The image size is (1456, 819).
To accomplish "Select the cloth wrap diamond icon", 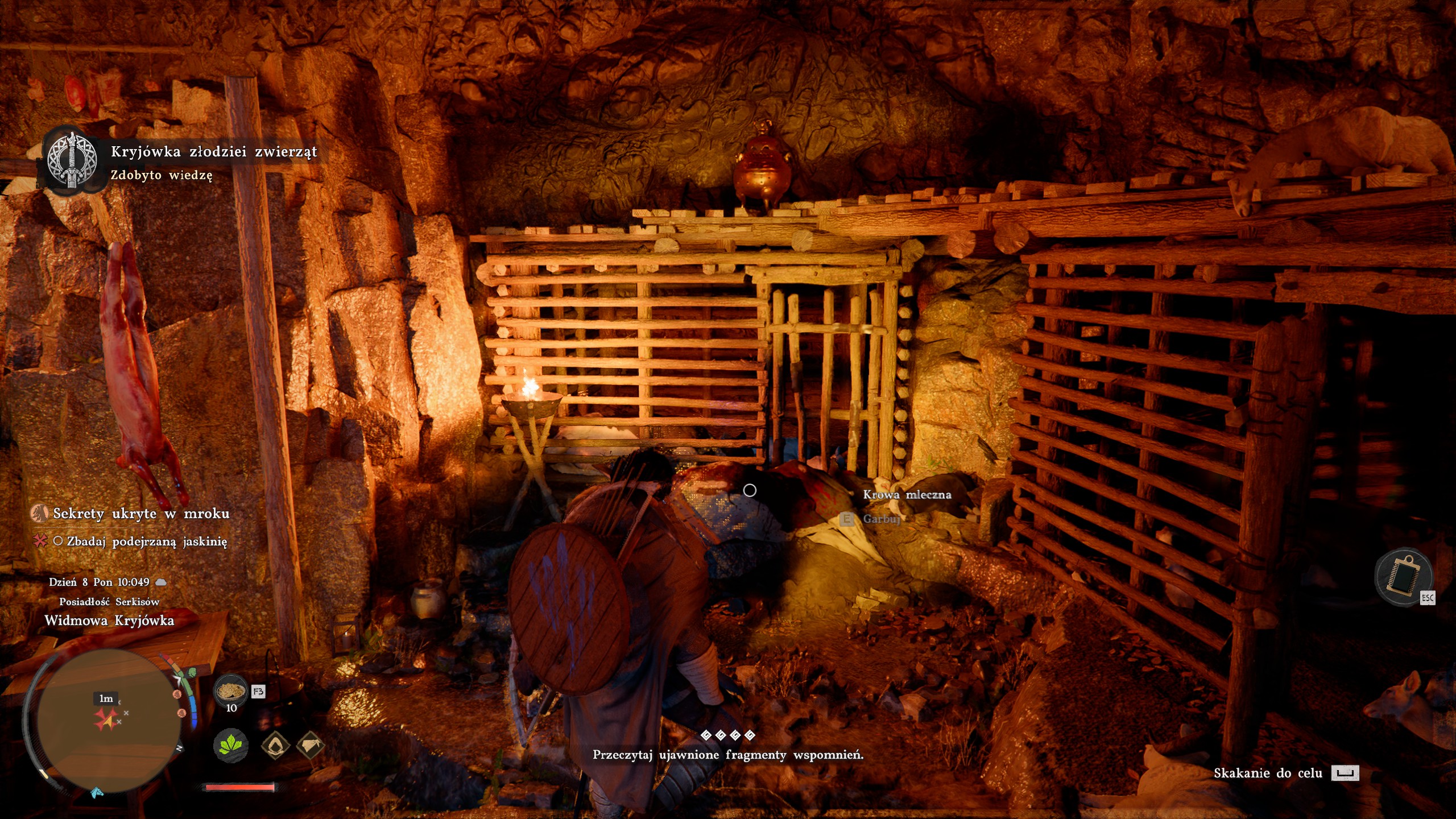I will click(x=310, y=744).
